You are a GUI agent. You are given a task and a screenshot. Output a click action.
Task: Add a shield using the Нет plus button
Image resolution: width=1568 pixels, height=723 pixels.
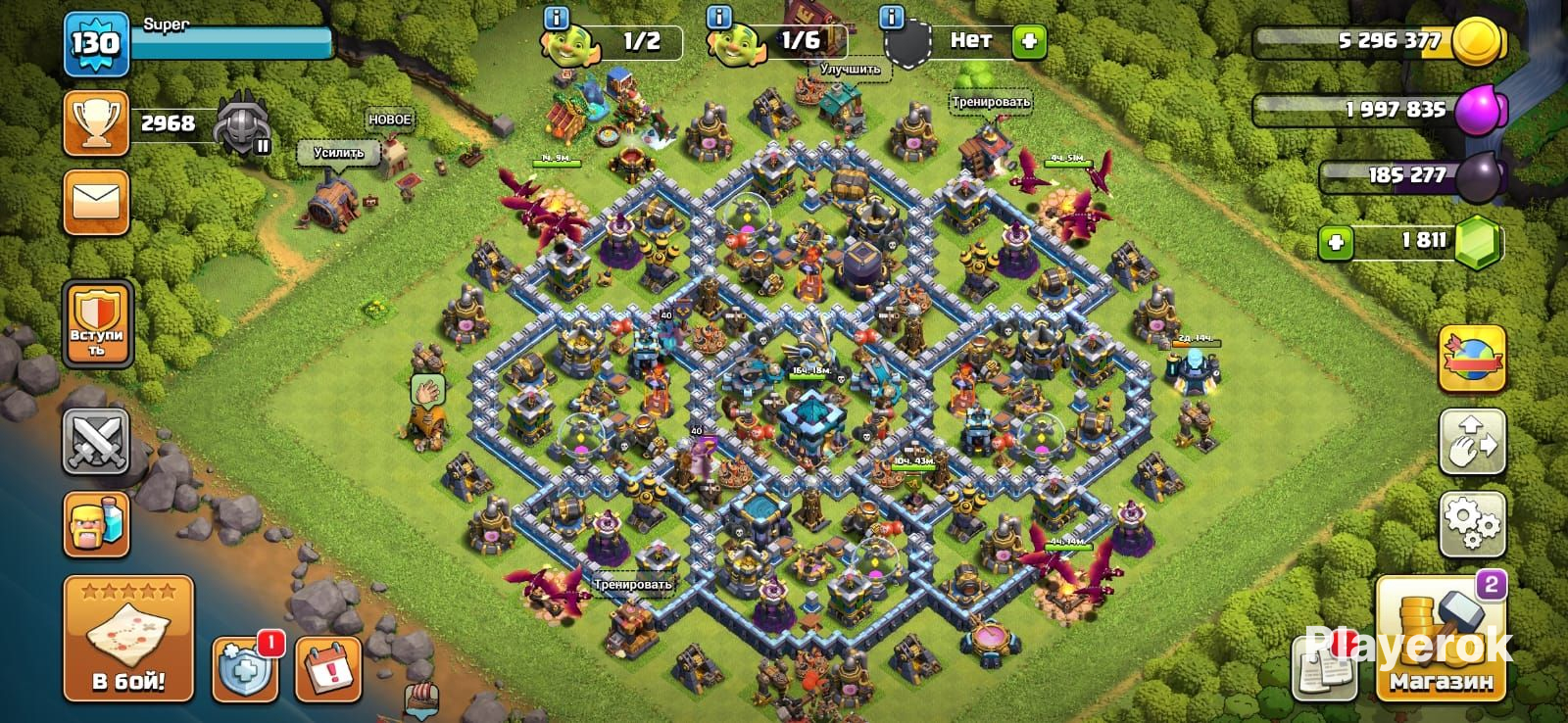(1029, 41)
